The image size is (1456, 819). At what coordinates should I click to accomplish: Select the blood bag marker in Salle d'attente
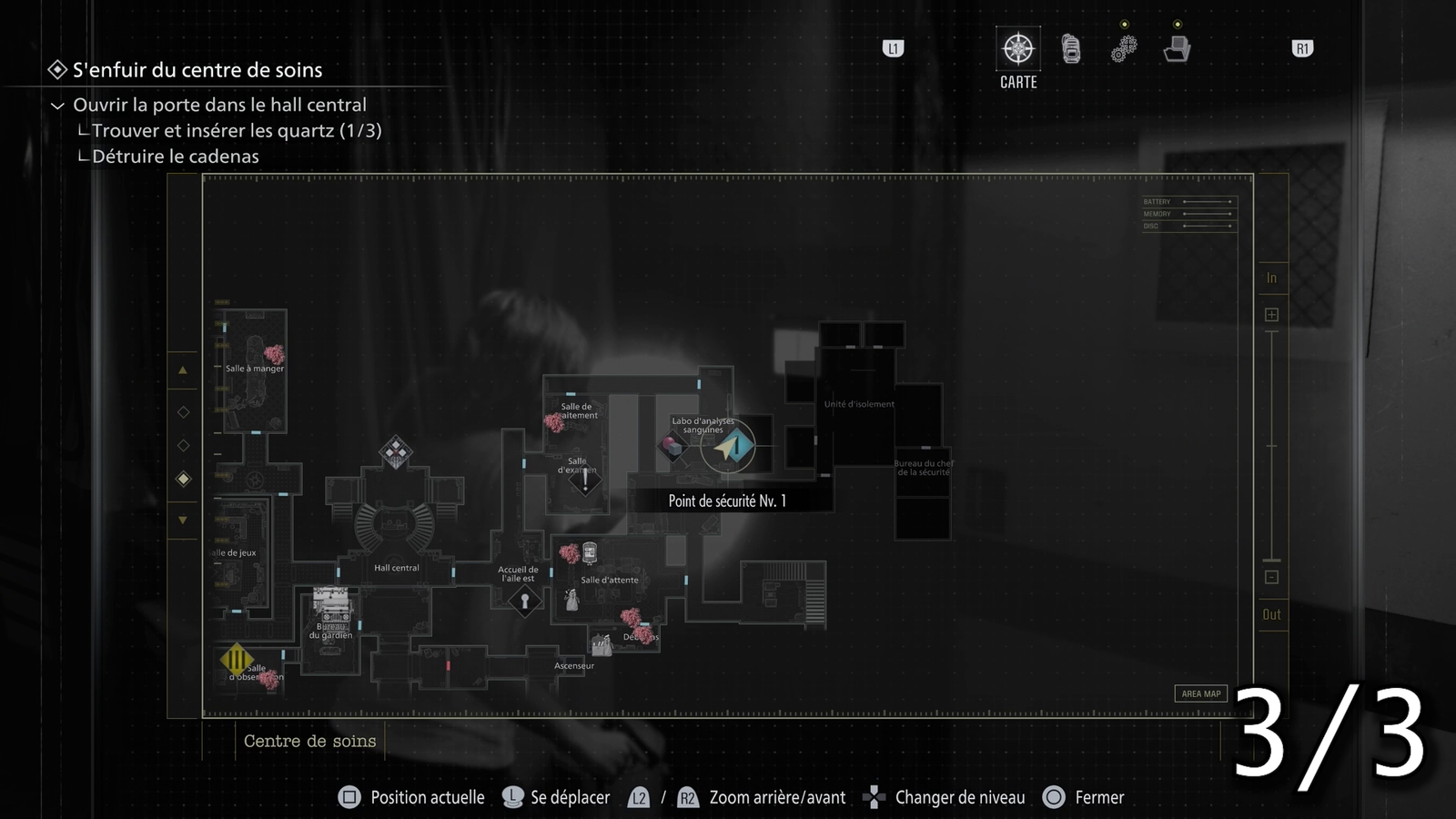tap(590, 552)
